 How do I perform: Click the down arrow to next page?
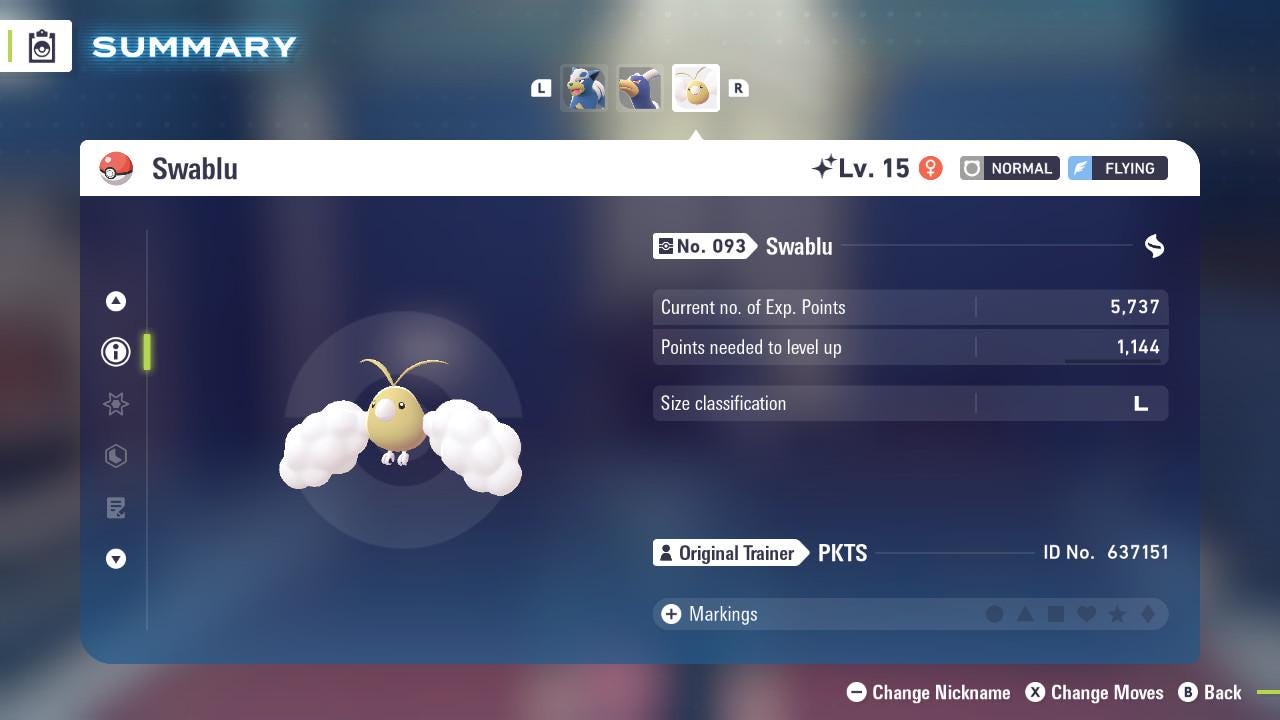116,559
